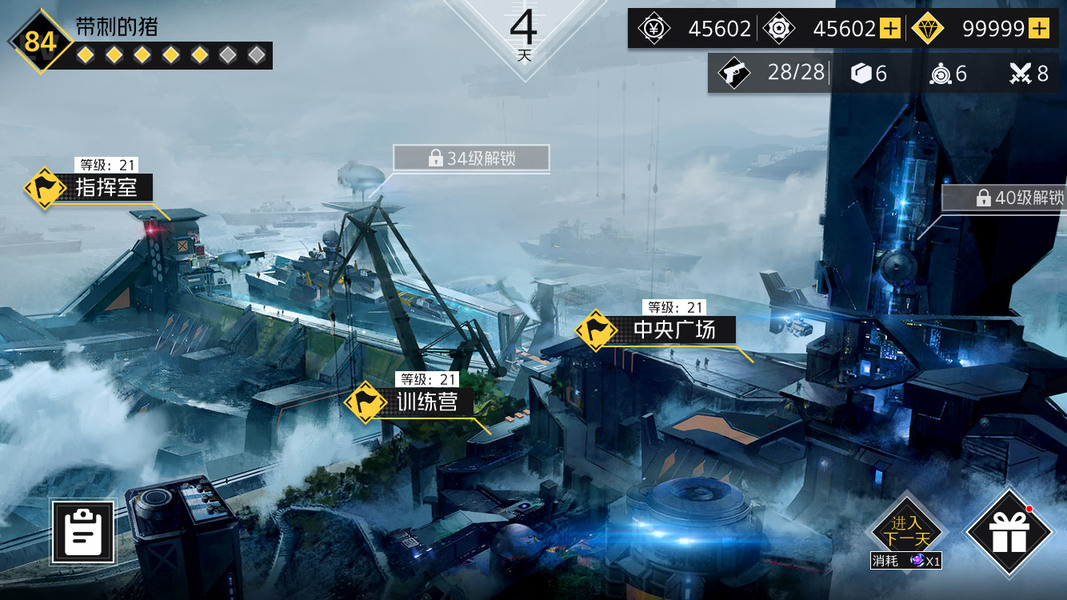Tap the plus next to gear currency
This screenshot has width=1067, height=600.
890,29
